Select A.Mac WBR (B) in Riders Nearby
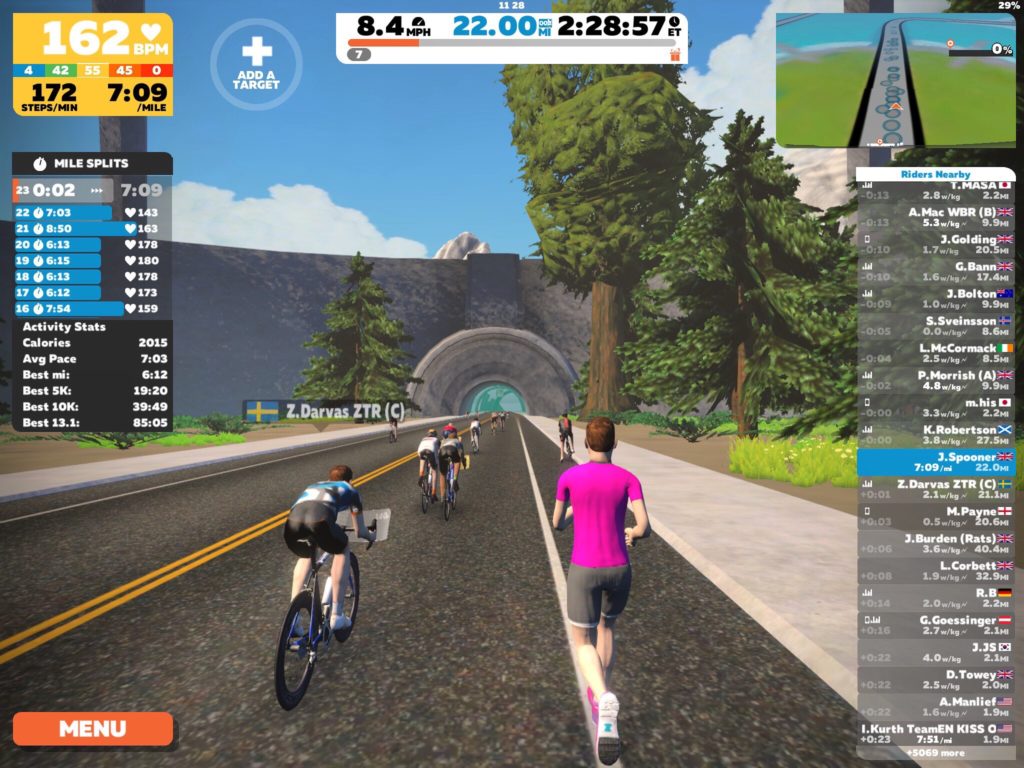 tap(936, 218)
